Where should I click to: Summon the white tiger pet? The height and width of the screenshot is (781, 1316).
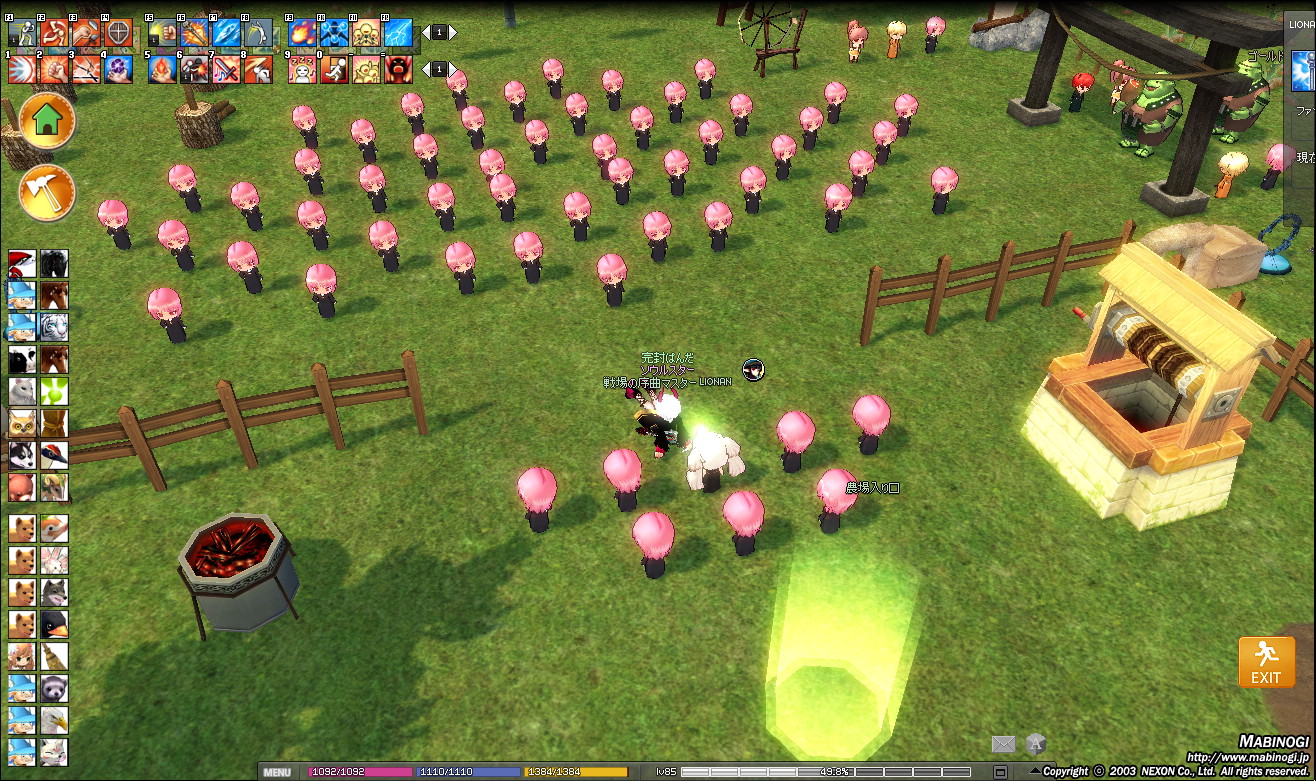(x=54, y=327)
